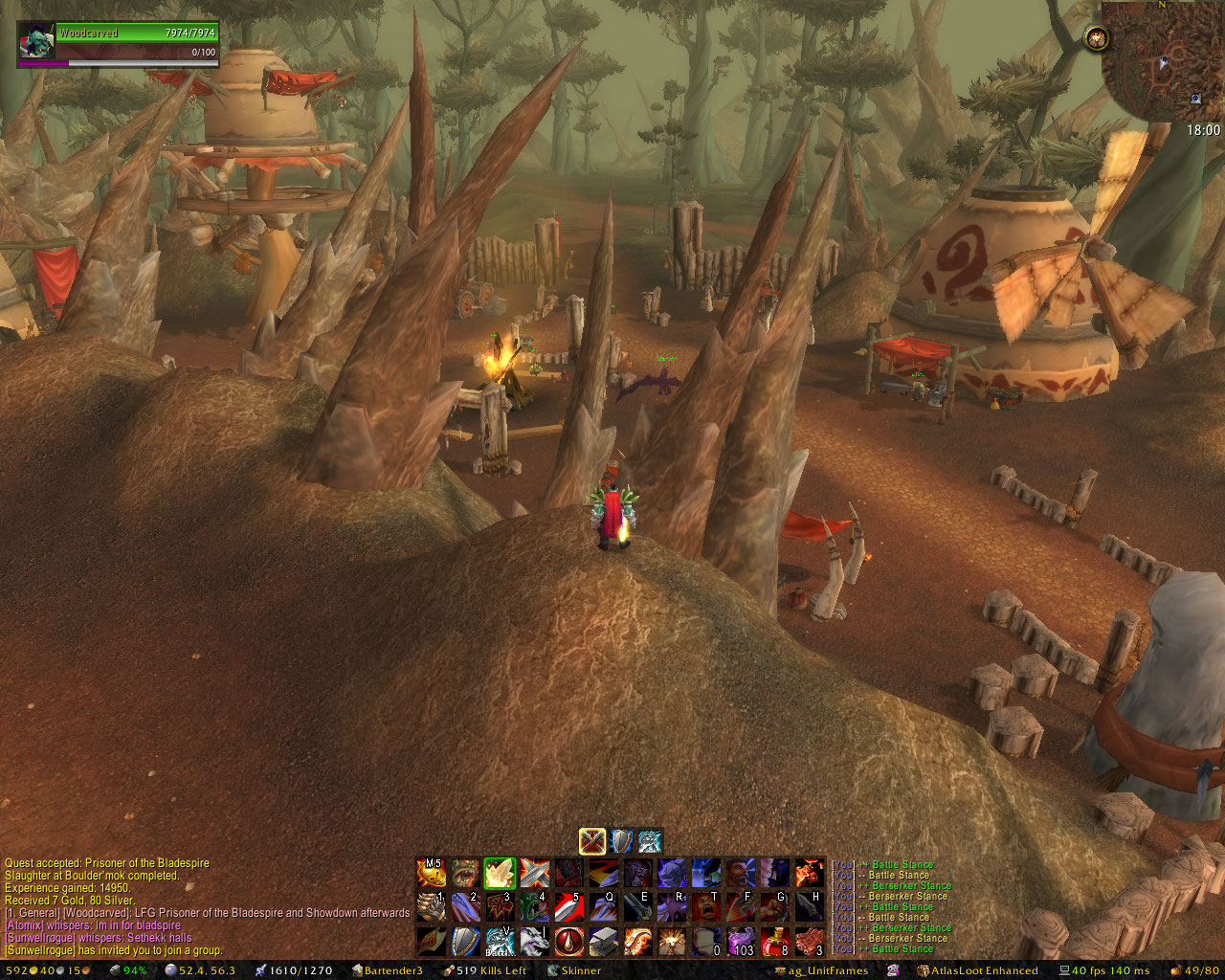
Task: Use the white wolf mount icon
Action: pos(534,942)
